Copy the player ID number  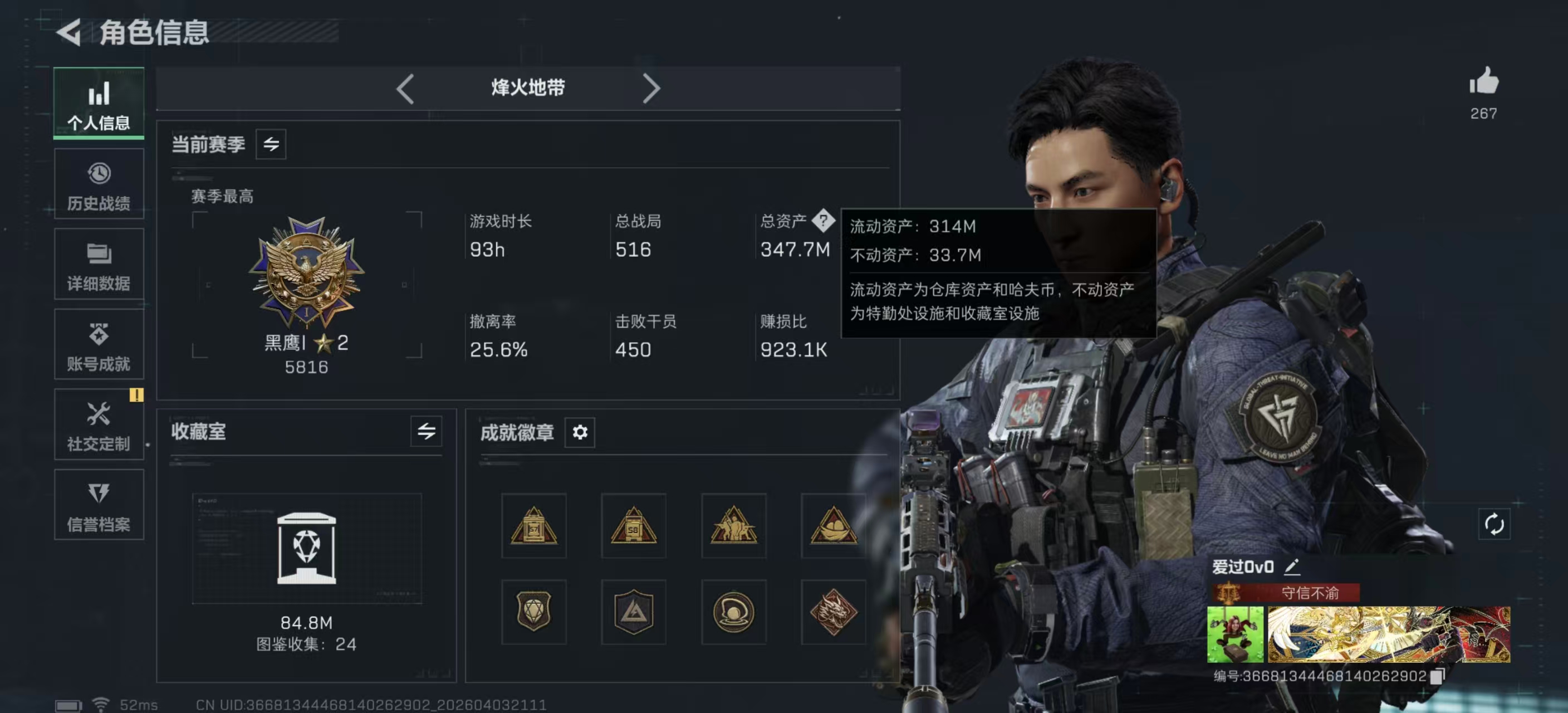1437,676
